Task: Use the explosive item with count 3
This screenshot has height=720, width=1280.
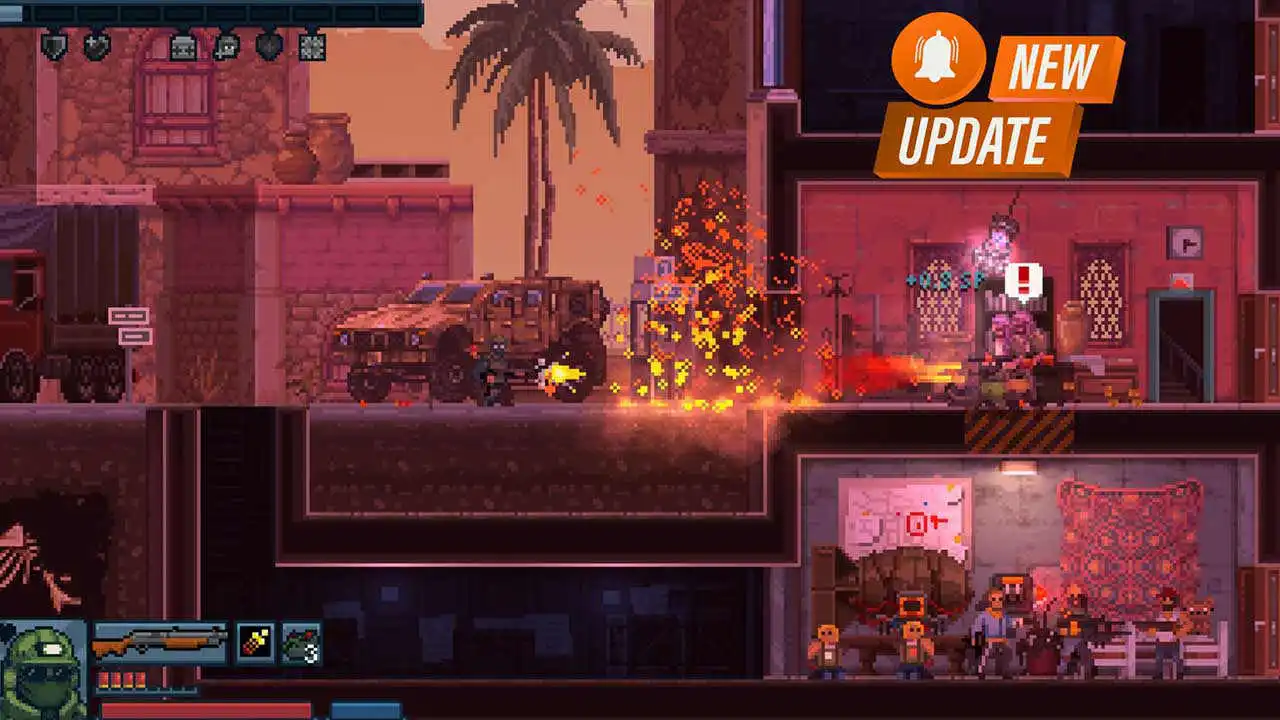Action: click(x=301, y=642)
